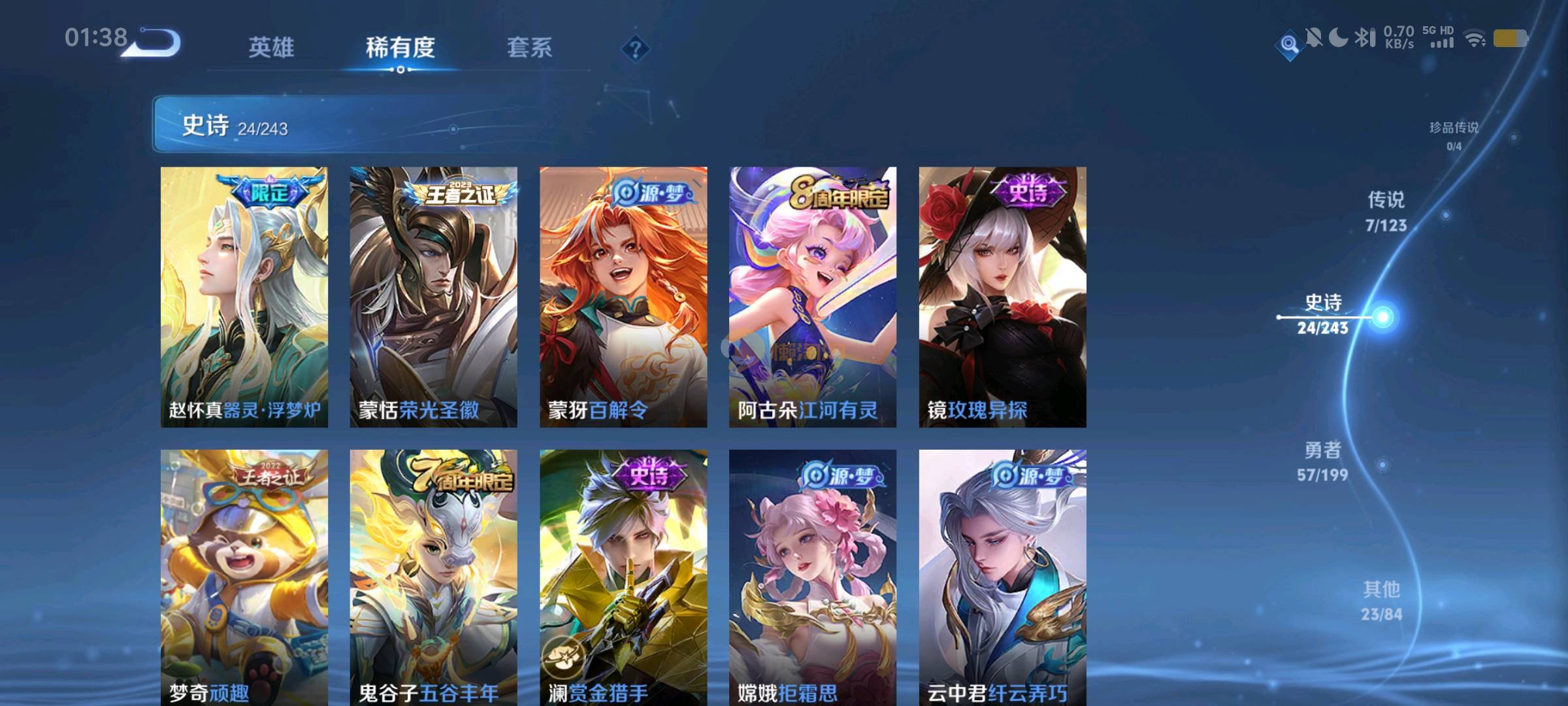This screenshot has width=1568, height=706.
Task: Jump to the 传说 rarity section
Action: coord(1386,211)
